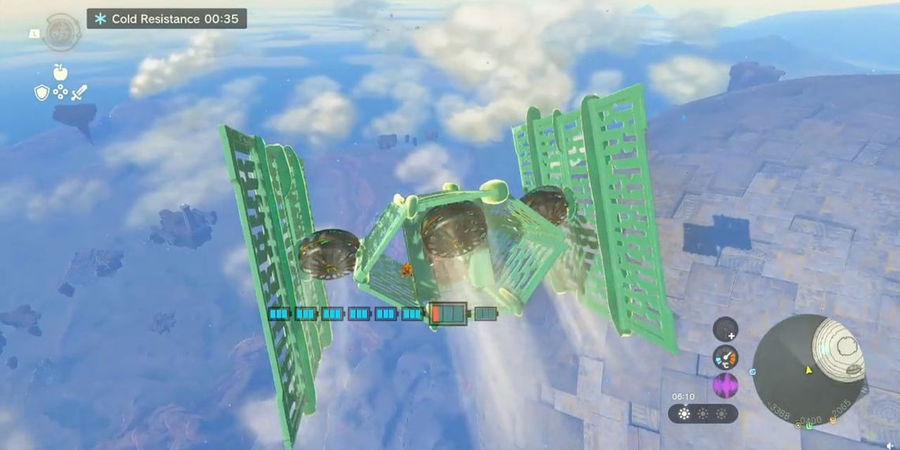Open the ability wheel icon
The height and width of the screenshot is (450, 900).
(x=61, y=33)
